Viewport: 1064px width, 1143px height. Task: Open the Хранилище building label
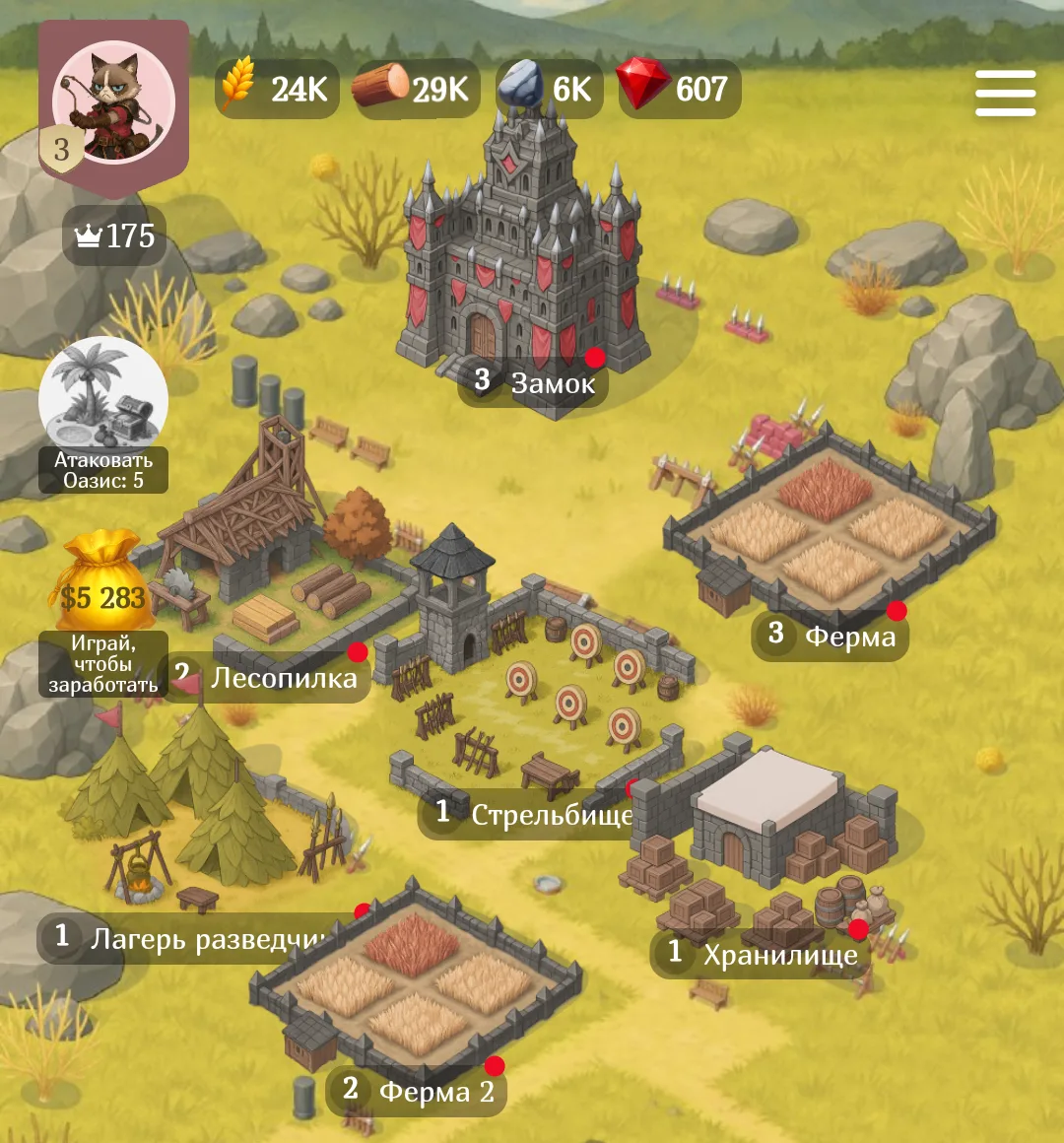coord(757,954)
